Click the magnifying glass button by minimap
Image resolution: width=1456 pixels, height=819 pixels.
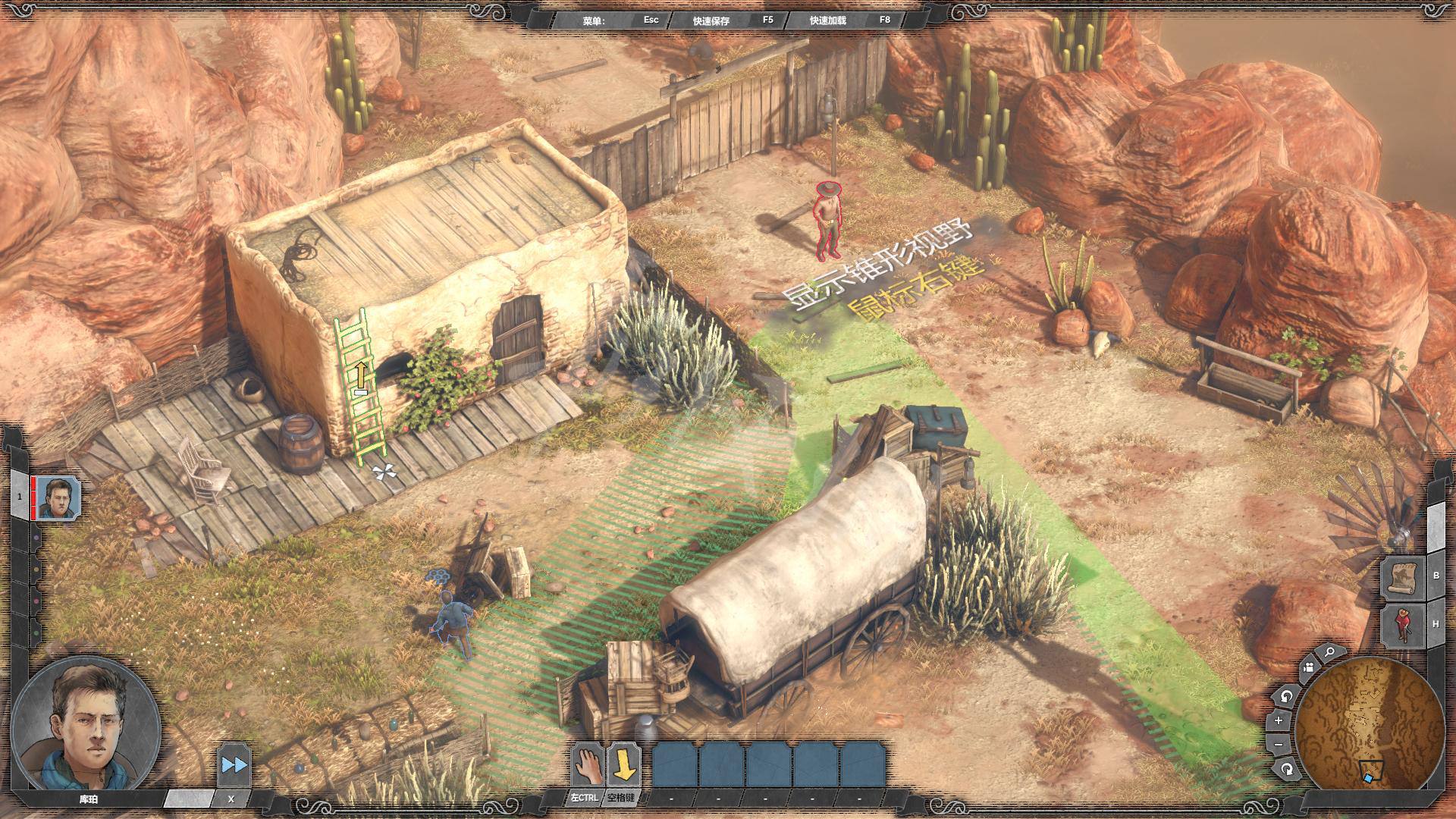click(1329, 651)
